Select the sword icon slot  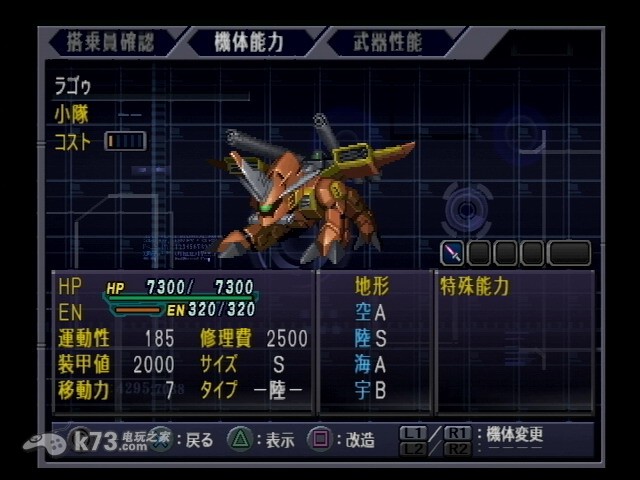[x=452, y=253]
